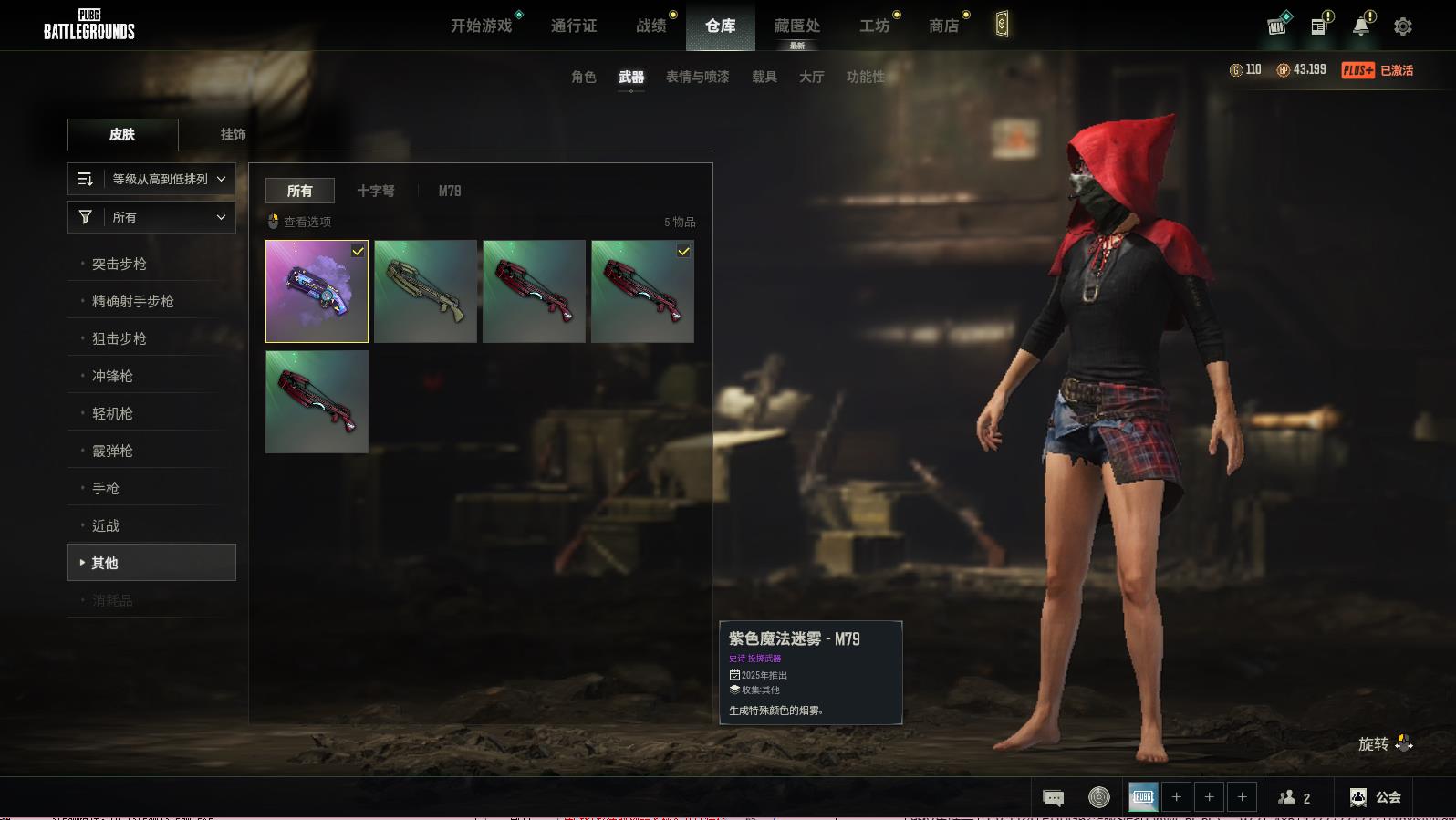Select the 挂饰 charms tab
The width and height of the screenshot is (1456, 820).
coord(233,134)
